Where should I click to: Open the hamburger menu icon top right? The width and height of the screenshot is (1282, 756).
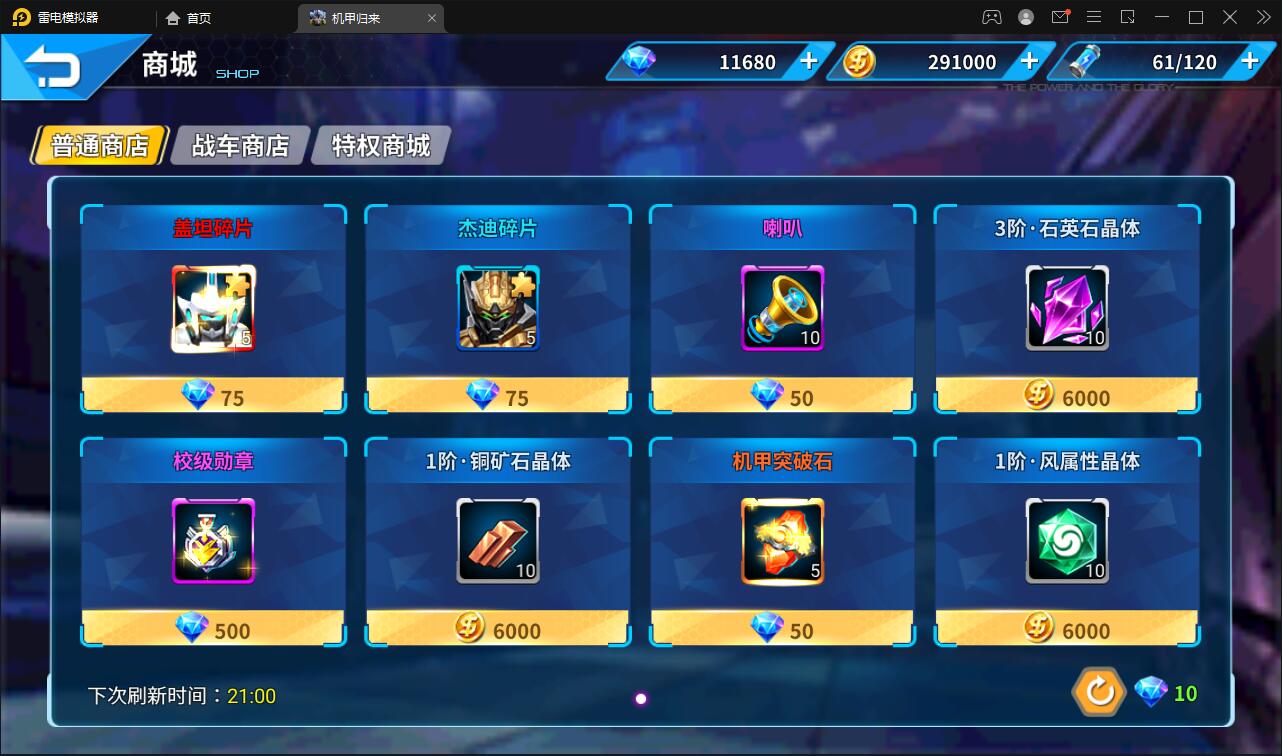click(1094, 17)
